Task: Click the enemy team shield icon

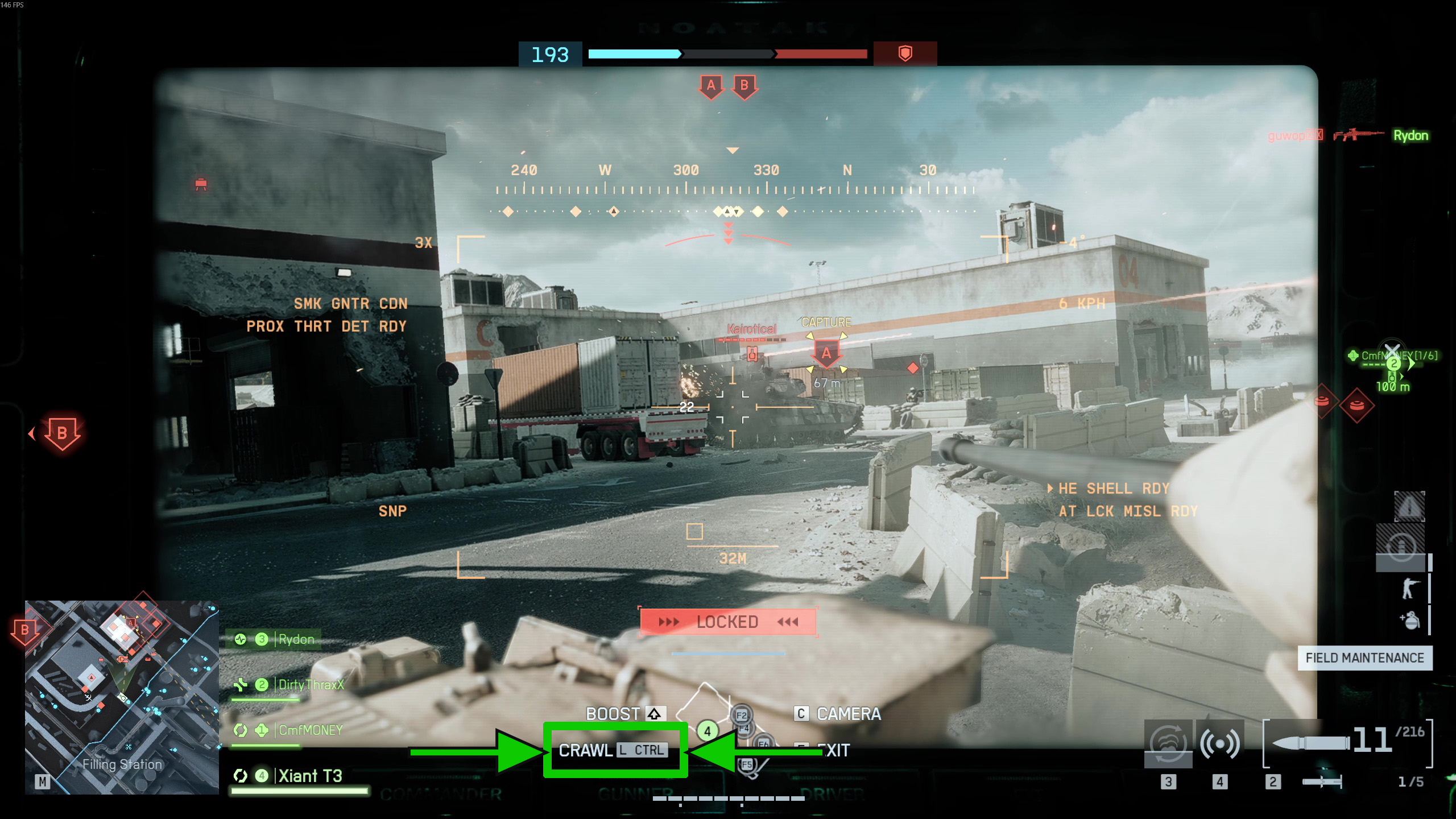Action: click(x=905, y=53)
